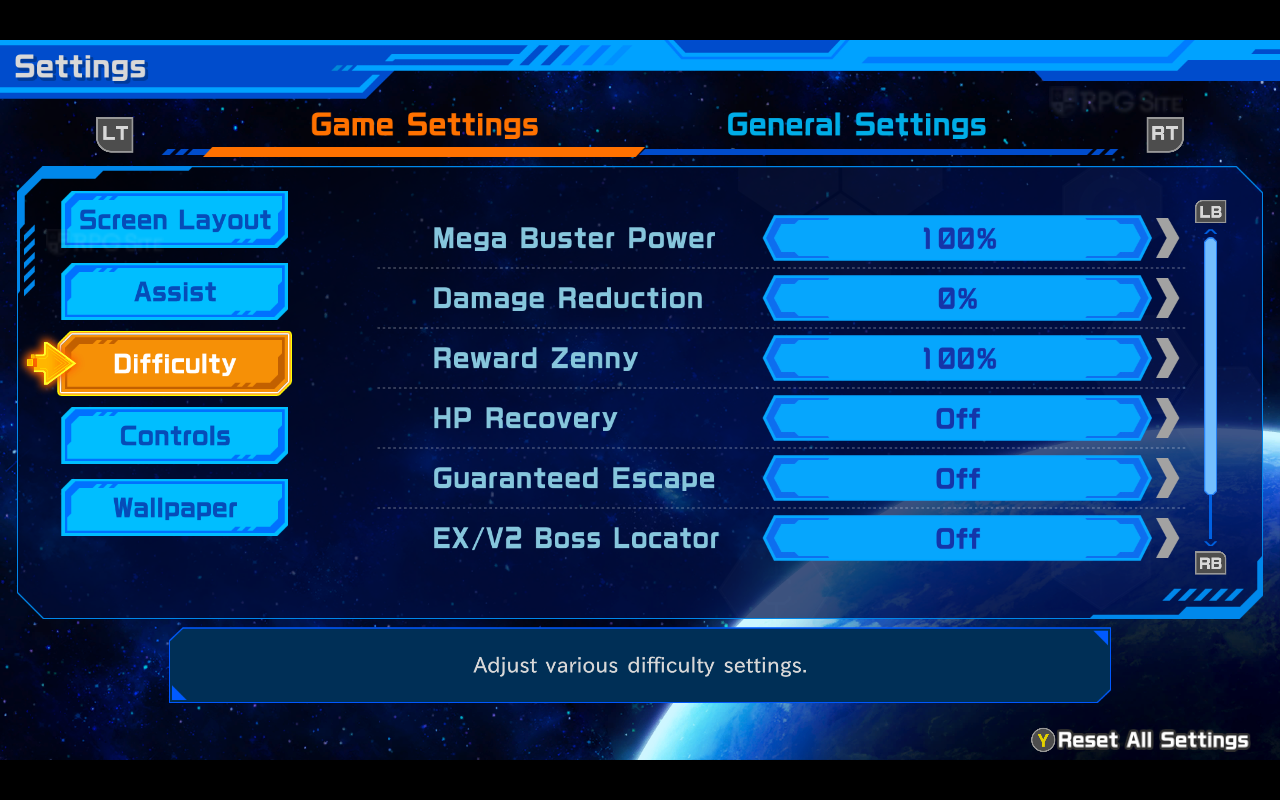
Task: Click the yellow Y button icon
Action: 1043,740
